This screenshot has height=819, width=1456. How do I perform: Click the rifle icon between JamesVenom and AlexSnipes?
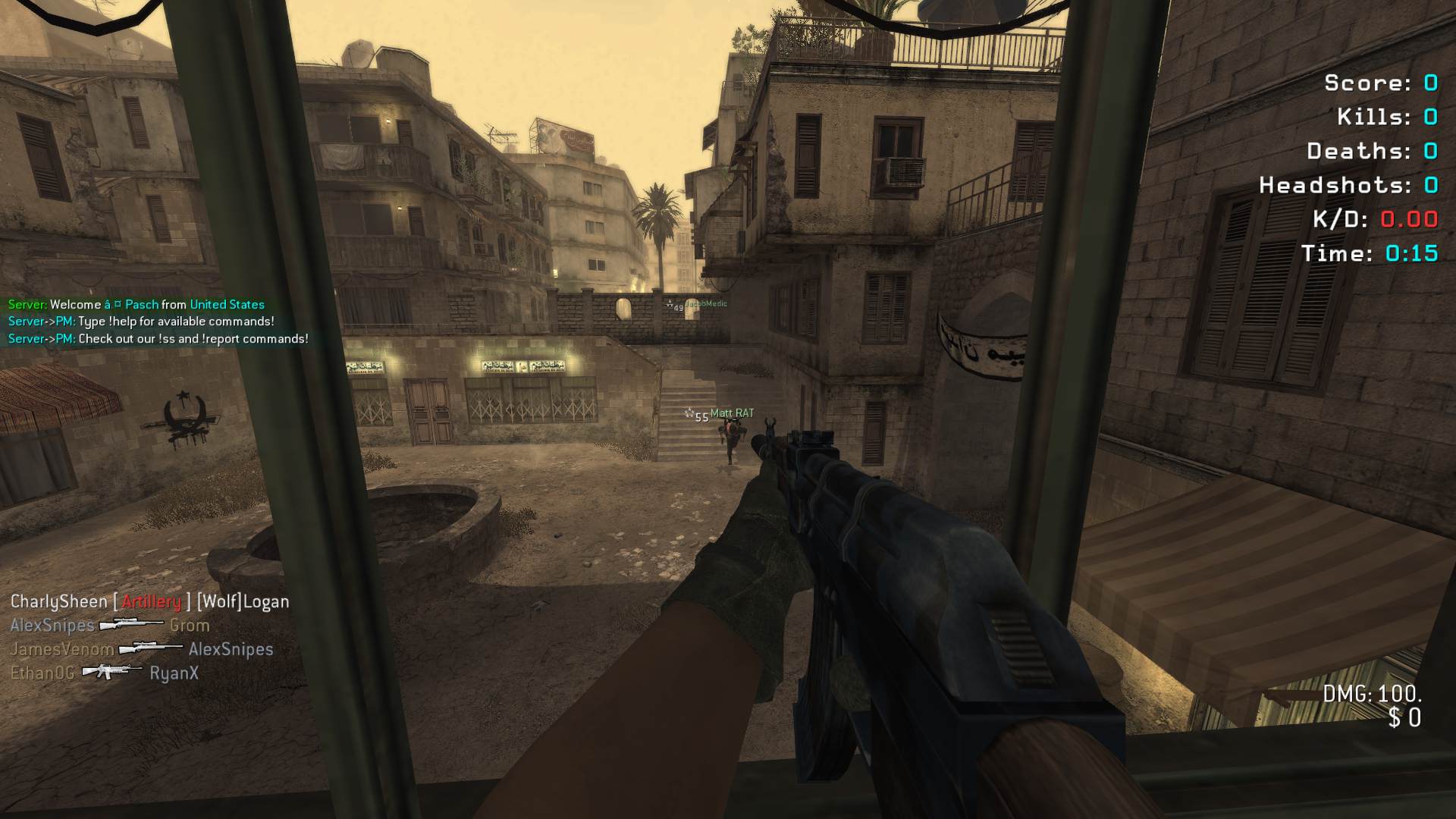(151, 648)
